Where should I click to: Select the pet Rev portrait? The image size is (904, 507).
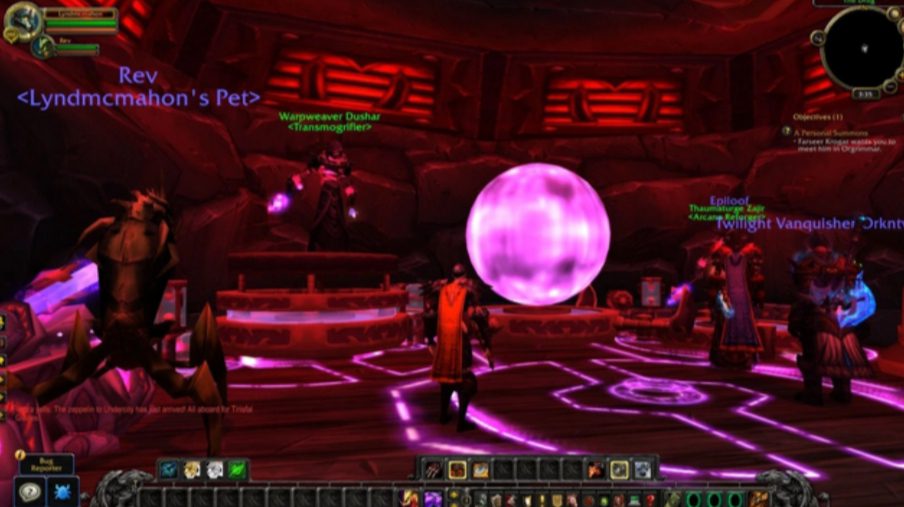(x=42, y=44)
